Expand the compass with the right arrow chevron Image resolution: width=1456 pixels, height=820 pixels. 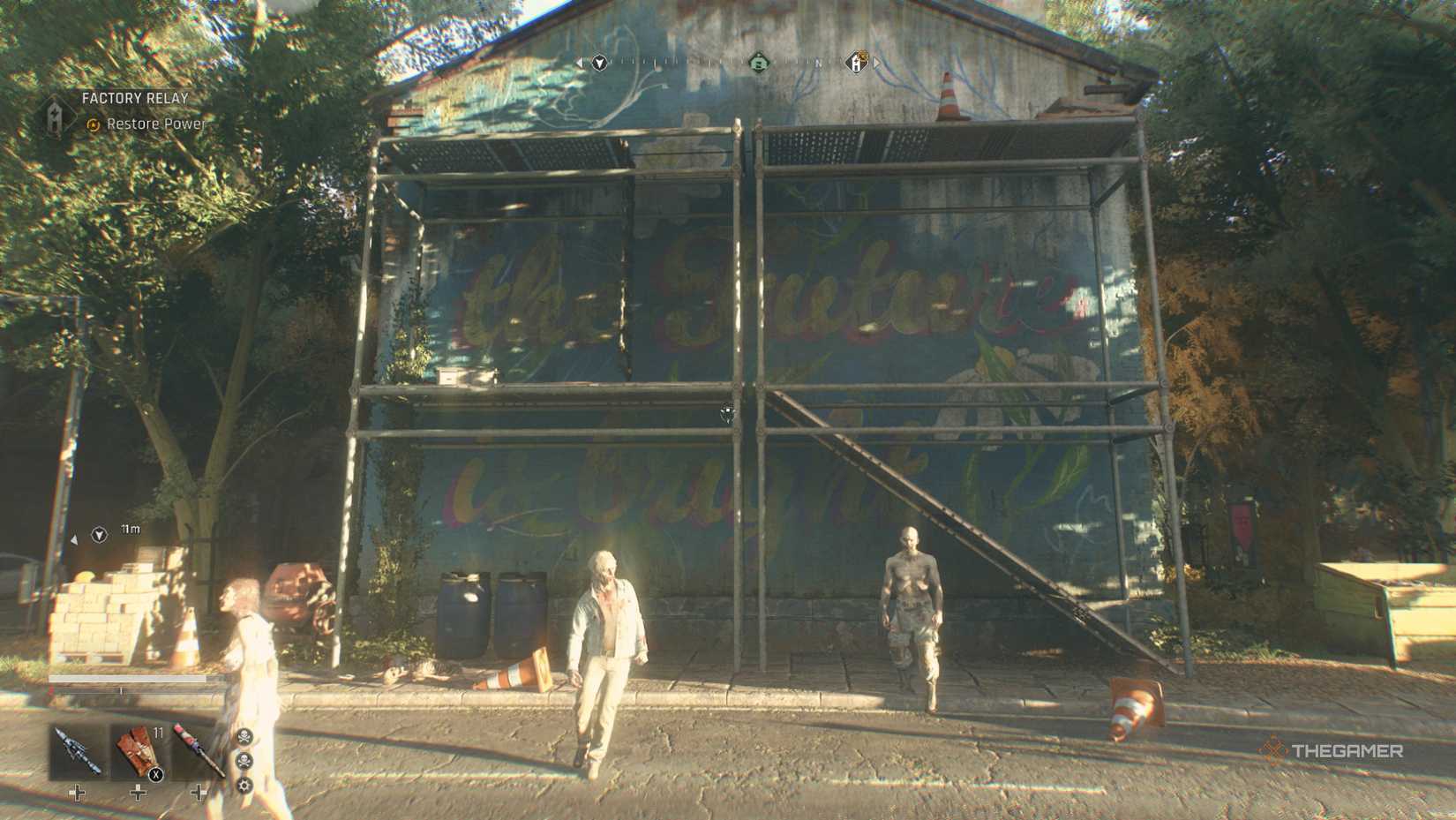tap(874, 64)
